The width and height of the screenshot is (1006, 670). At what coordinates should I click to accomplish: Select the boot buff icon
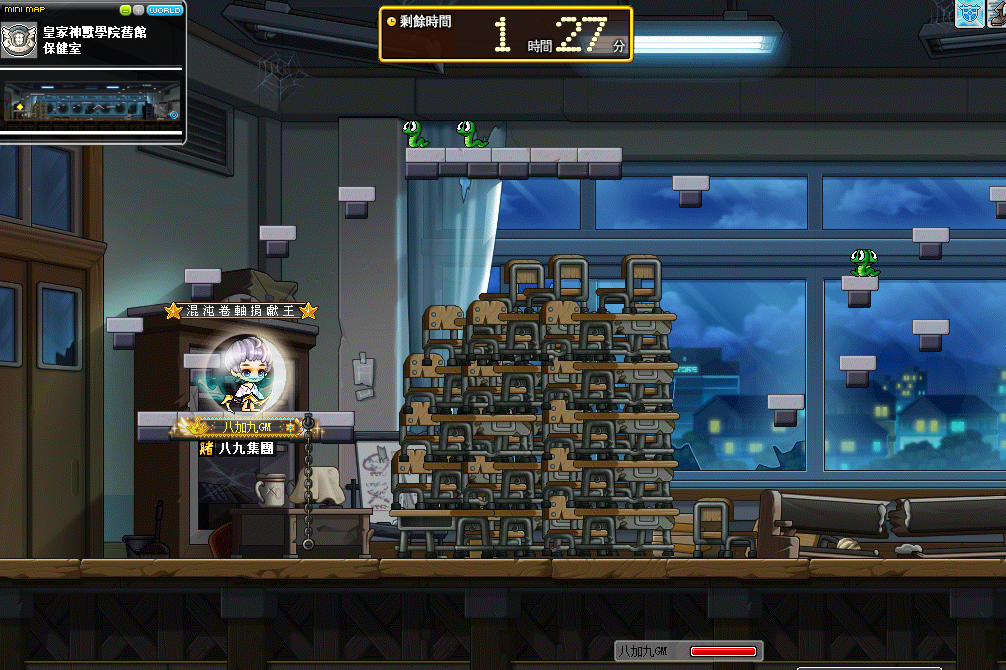(996, 13)
